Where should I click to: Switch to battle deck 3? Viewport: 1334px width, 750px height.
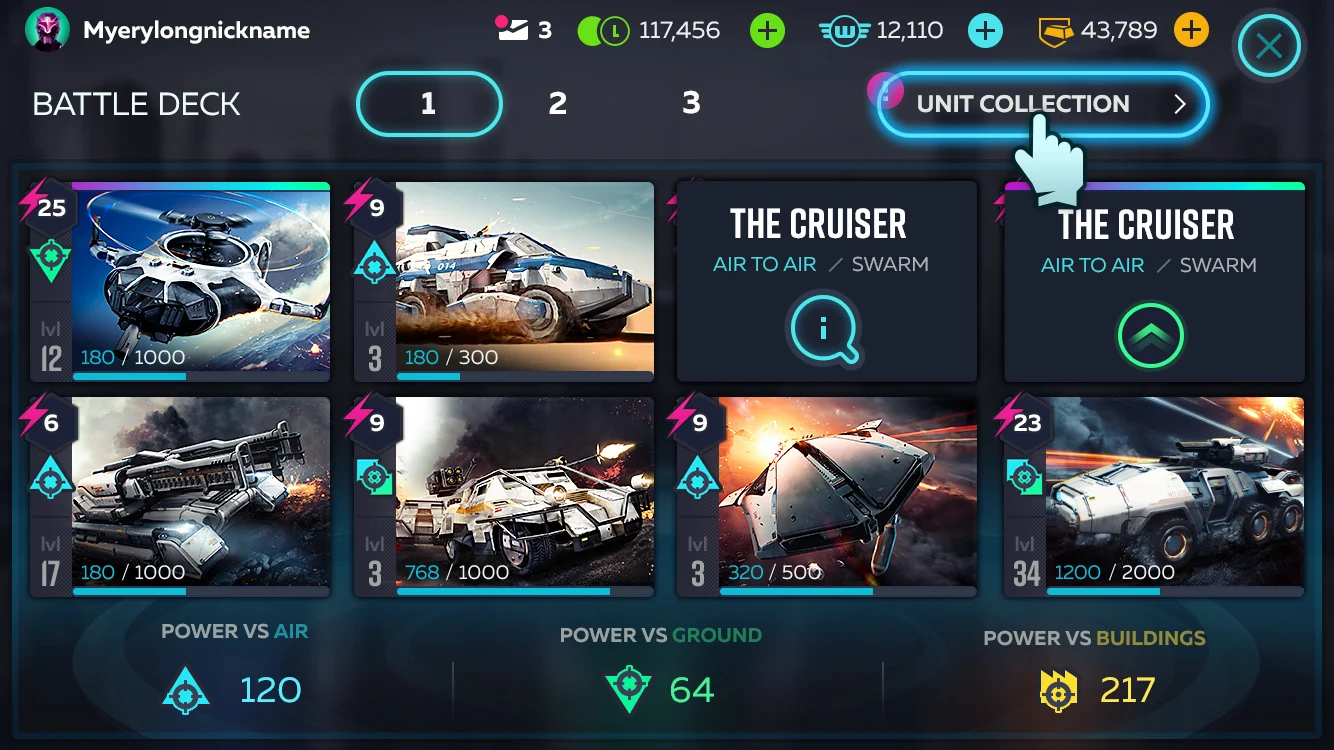691,103
